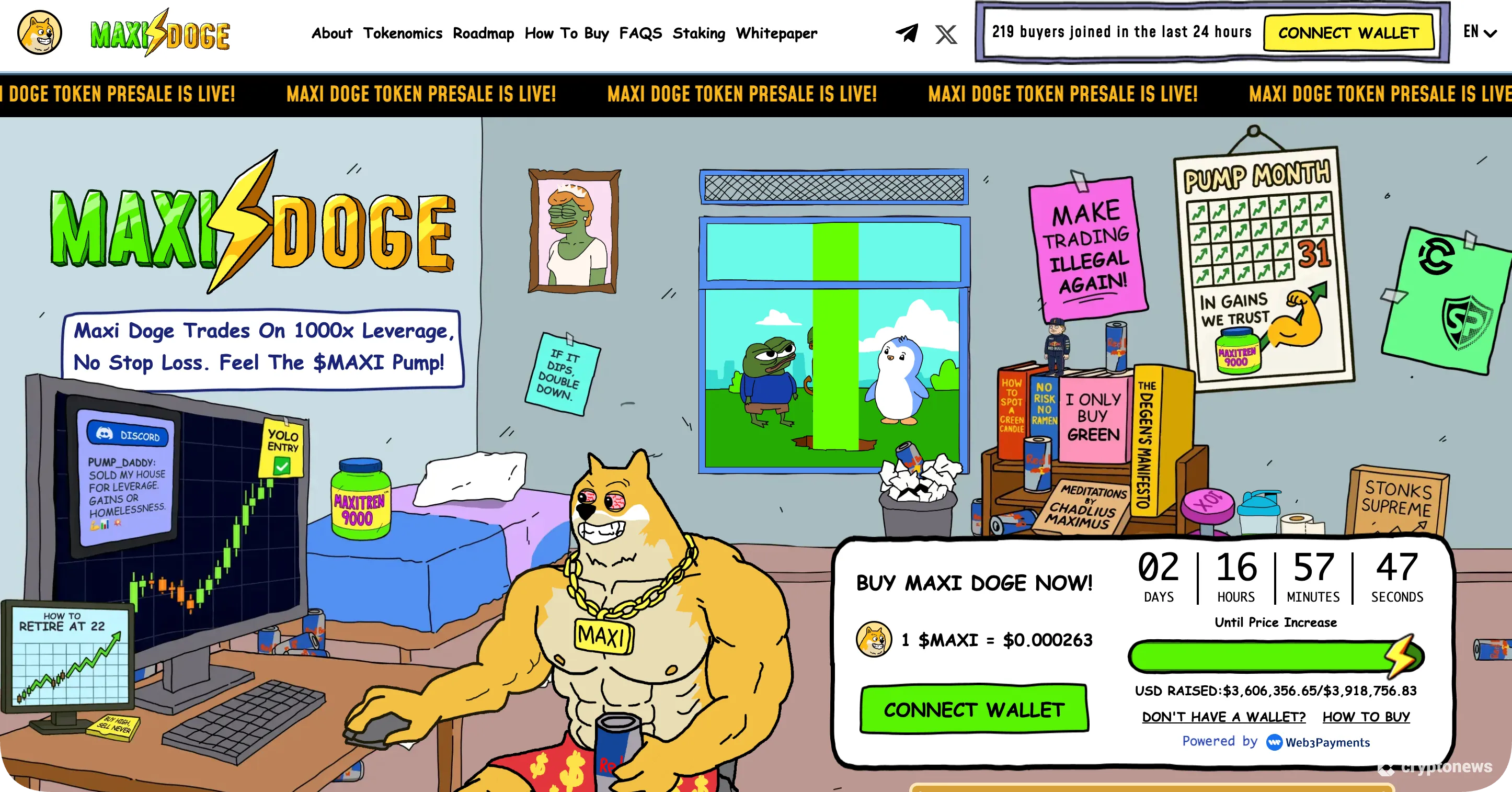
Task: Click the DON'T HAVE A WALLET? link
Action: [1223, 716]
